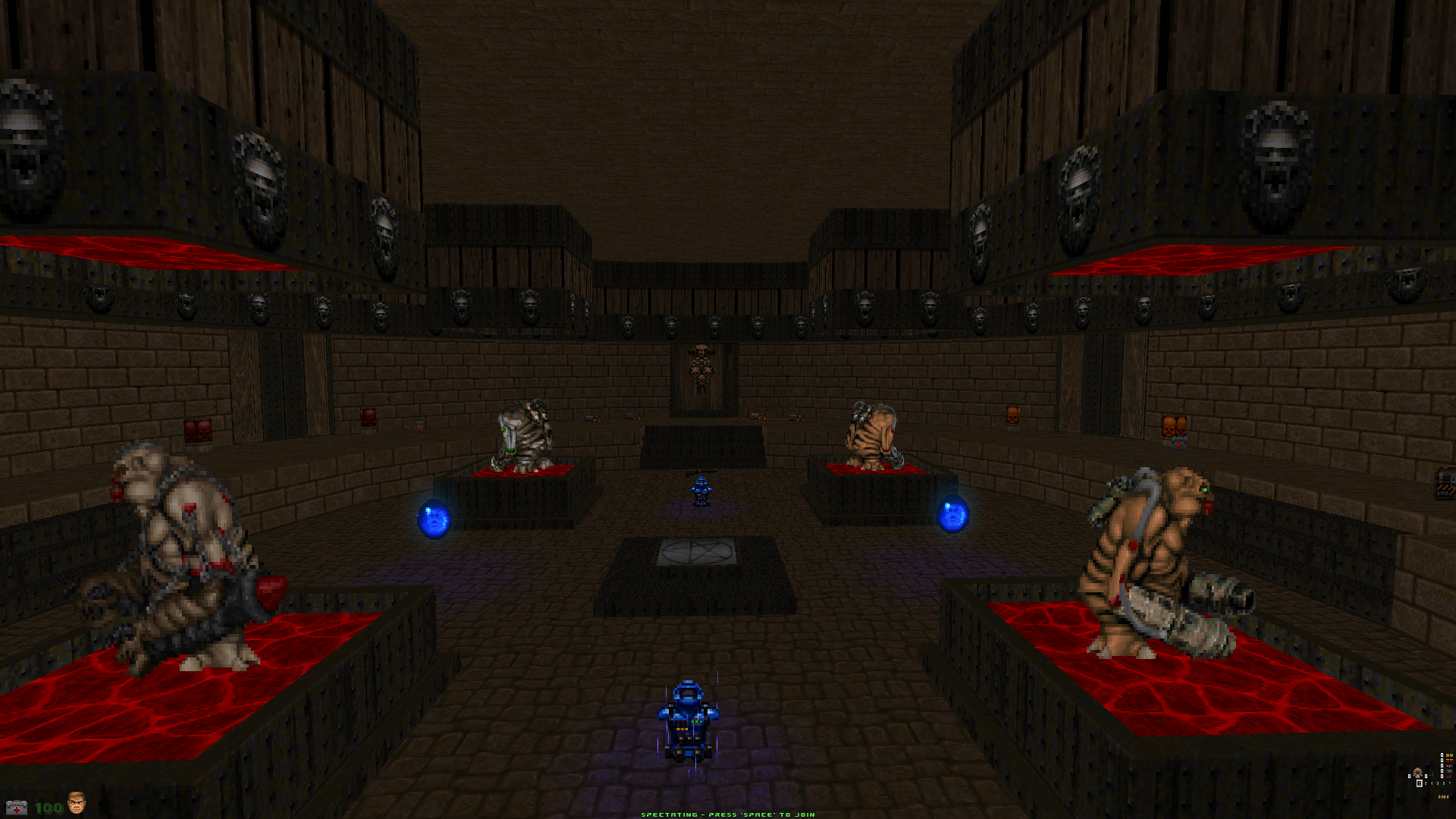The height and width of the screenshot is (819, 1456).
Task: Click the Doomguy face portrait
Action: 76,802
